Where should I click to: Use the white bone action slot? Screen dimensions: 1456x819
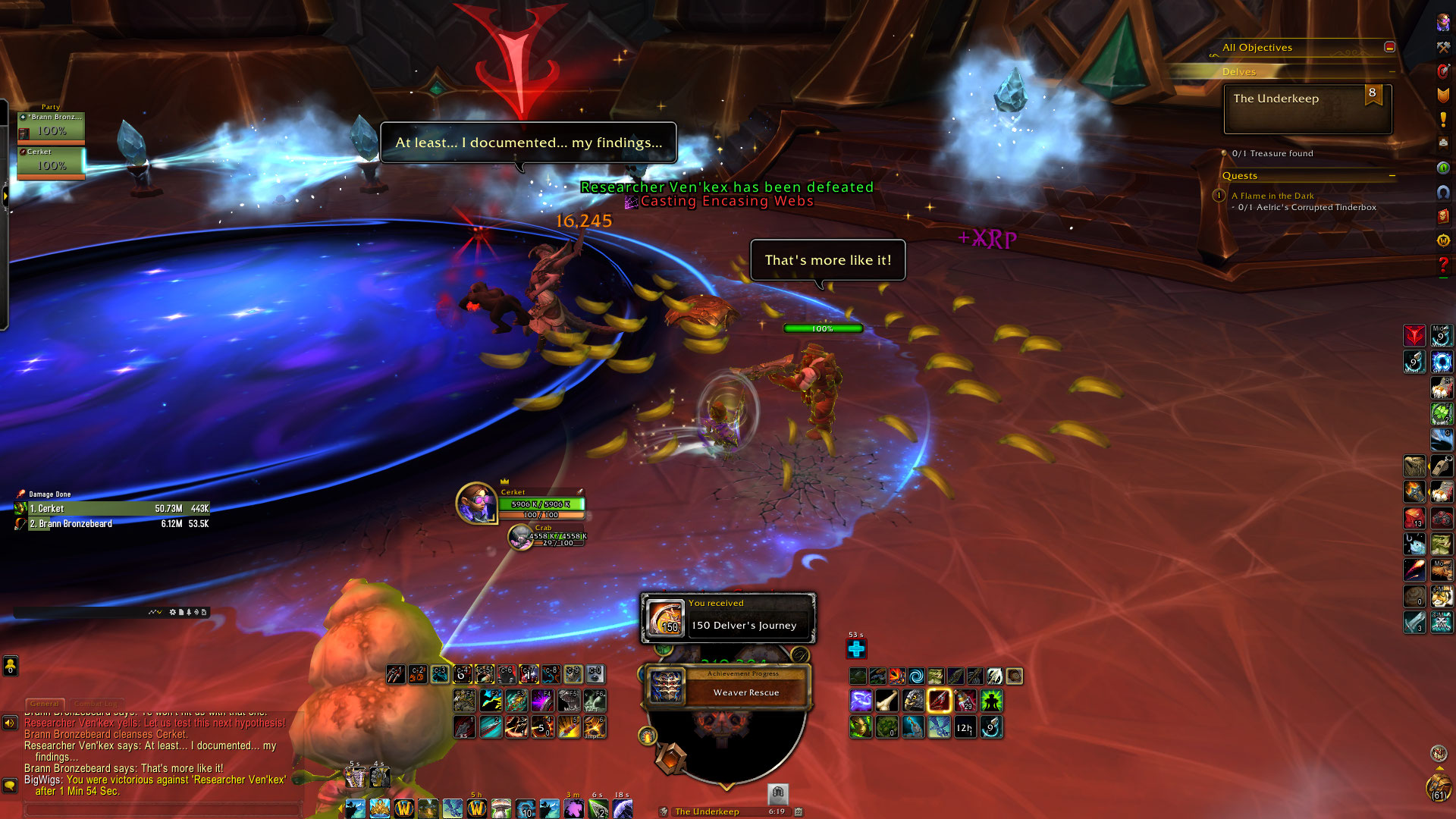[886, 701]
